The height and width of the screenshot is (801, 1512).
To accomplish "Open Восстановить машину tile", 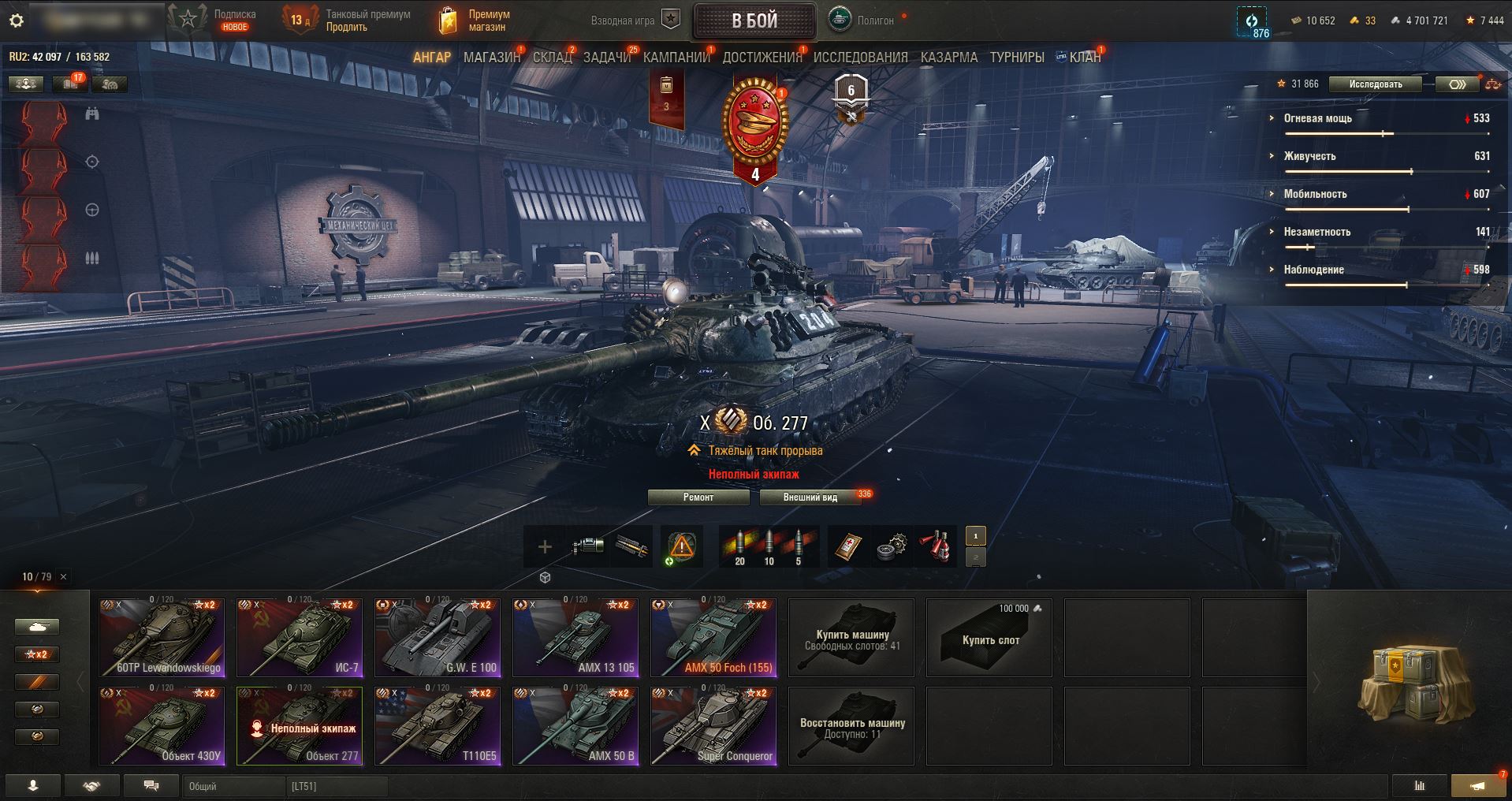I will [x=851, y=726].
